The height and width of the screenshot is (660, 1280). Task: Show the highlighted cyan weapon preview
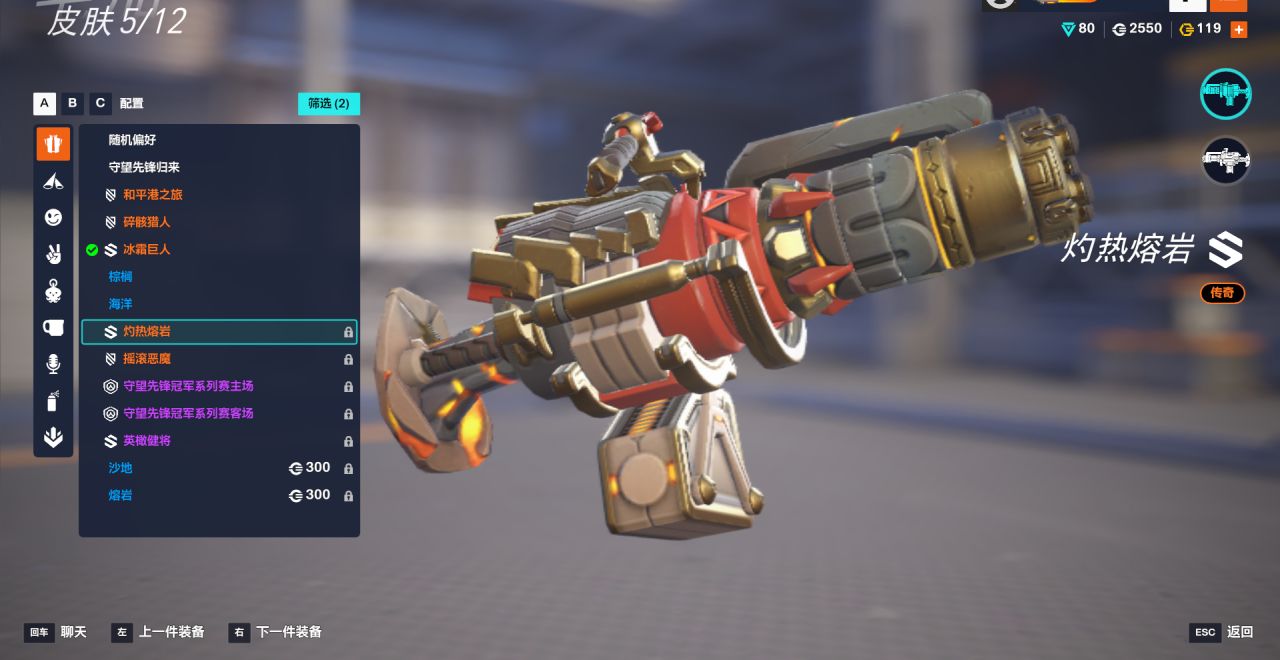click(1225, 94)
